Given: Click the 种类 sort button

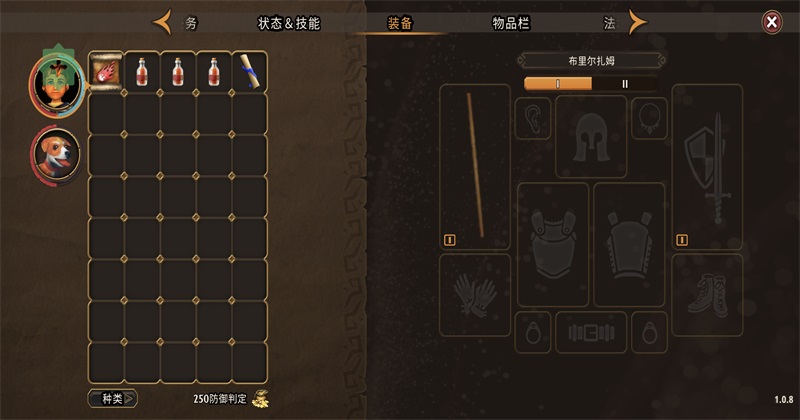Looking at the screenshot, I should pyautogui.click(x=111, y=398).
